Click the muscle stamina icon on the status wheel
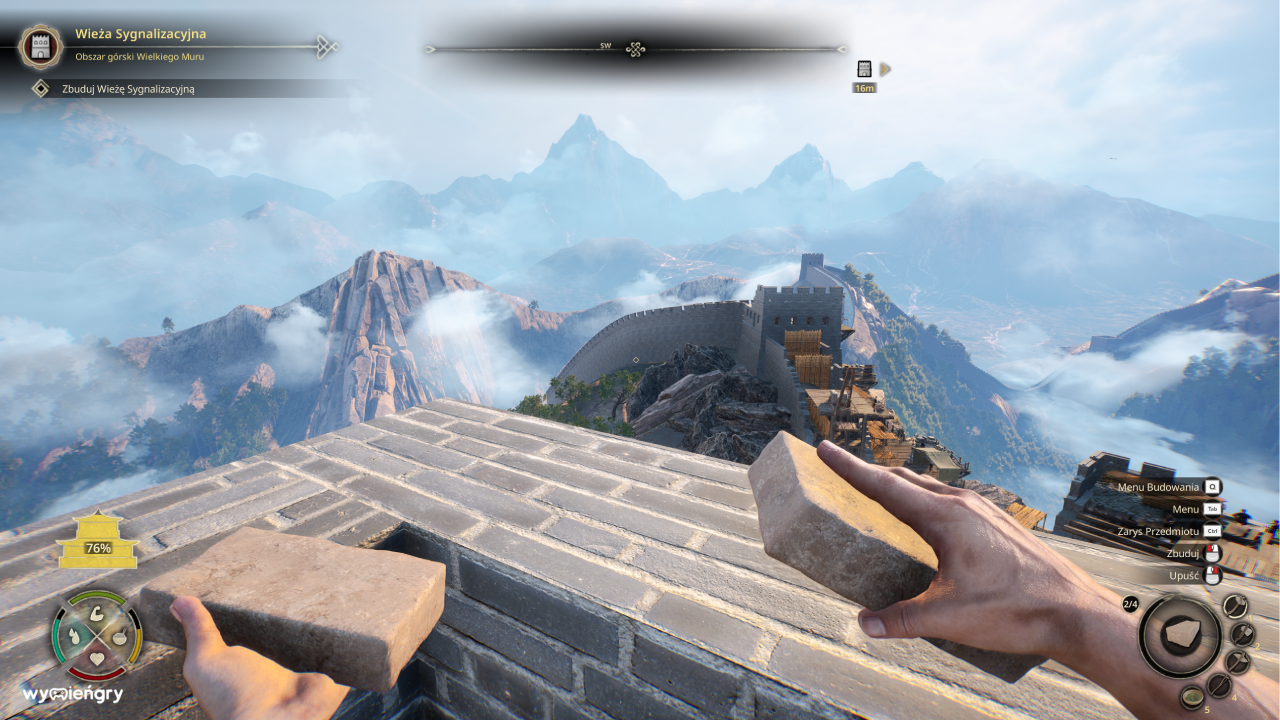Image resolution: width=1280 pixels, height=720 pixels. (x=97, y=614)
